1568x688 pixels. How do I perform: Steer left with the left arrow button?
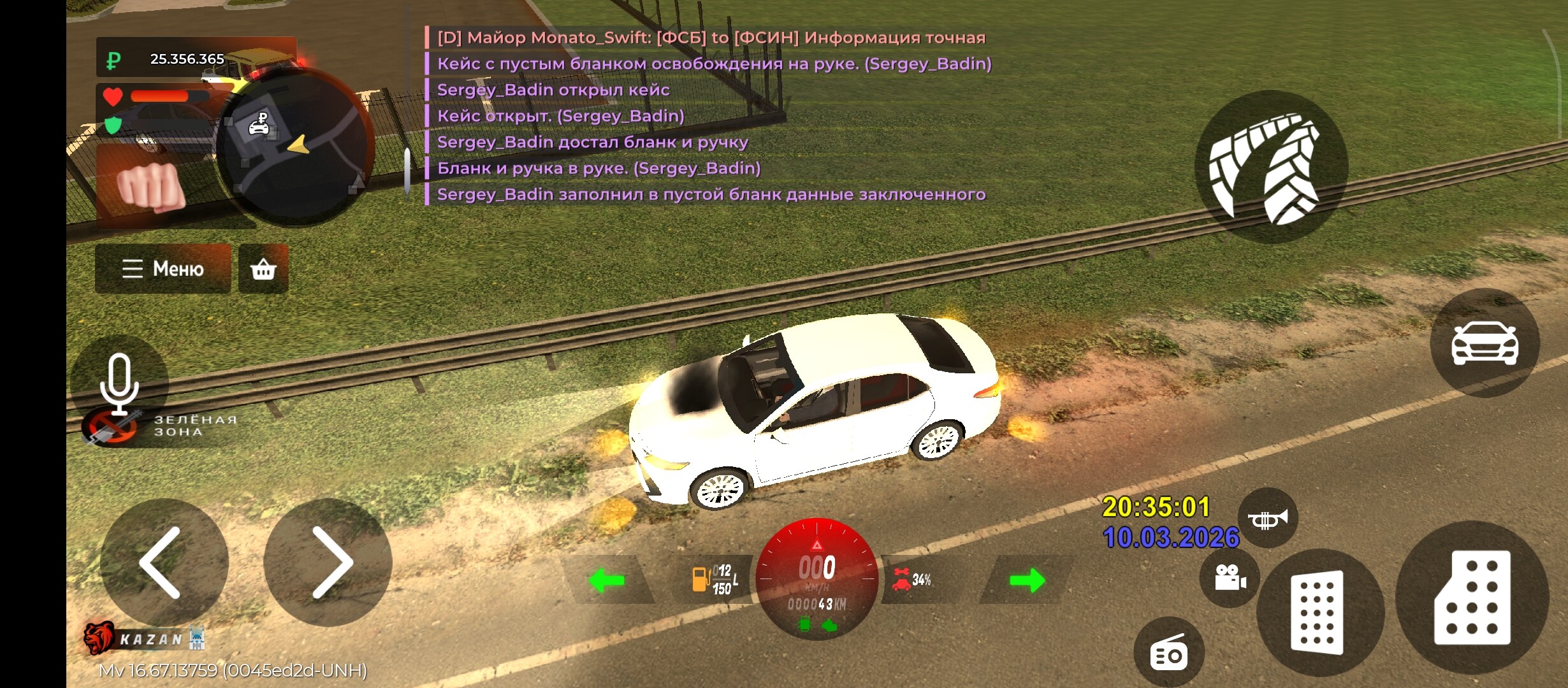(x=163, y=563)
